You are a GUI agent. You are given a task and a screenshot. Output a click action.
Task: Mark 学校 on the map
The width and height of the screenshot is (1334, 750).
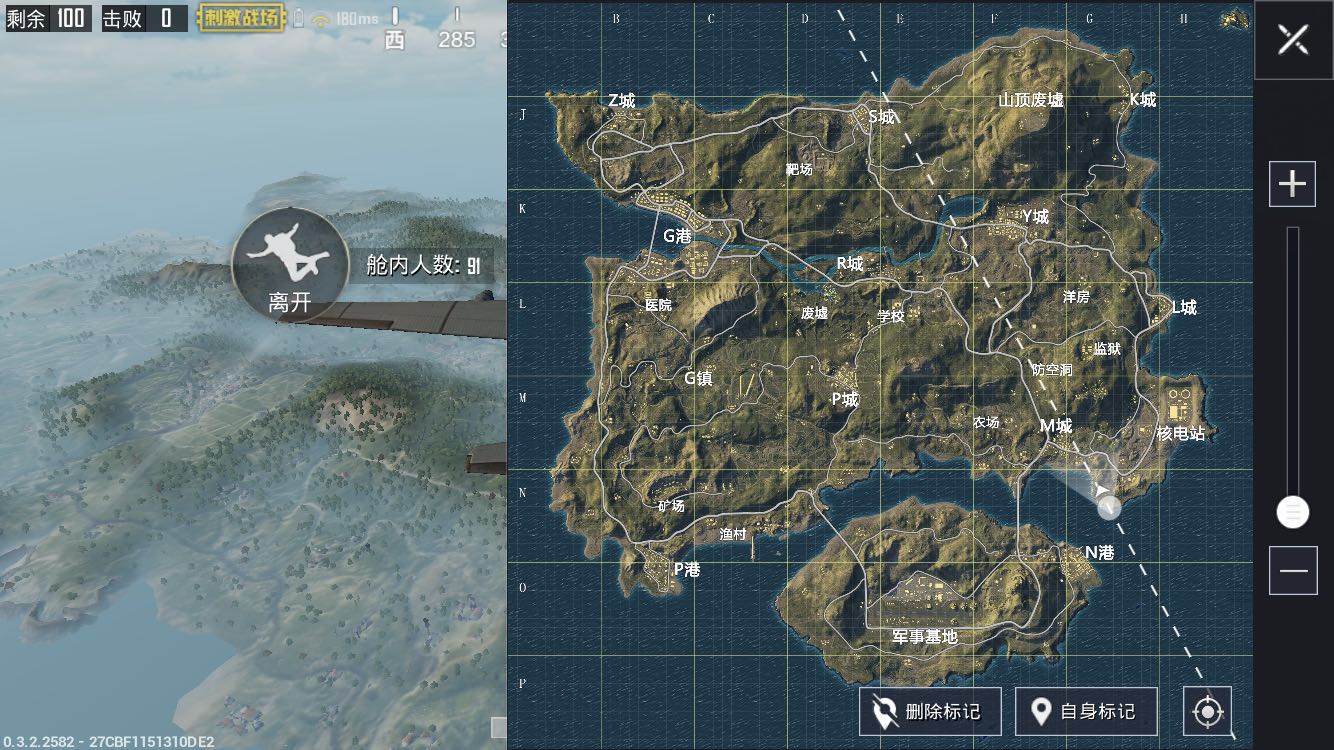click(x=890, y=316)
